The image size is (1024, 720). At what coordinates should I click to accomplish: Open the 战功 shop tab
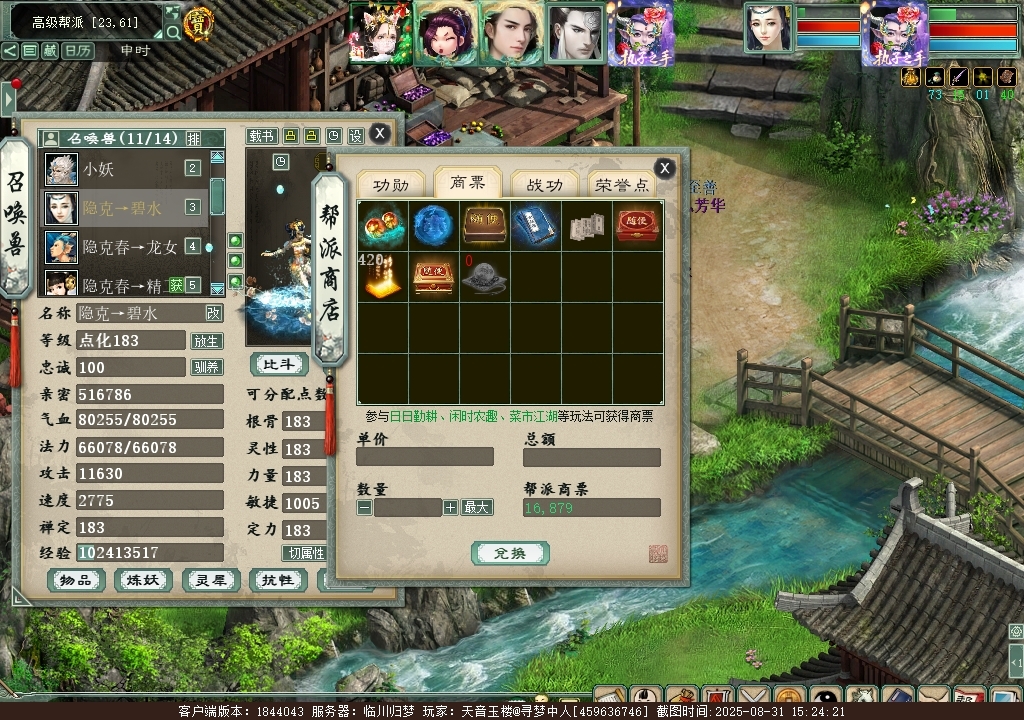point(545,185)
